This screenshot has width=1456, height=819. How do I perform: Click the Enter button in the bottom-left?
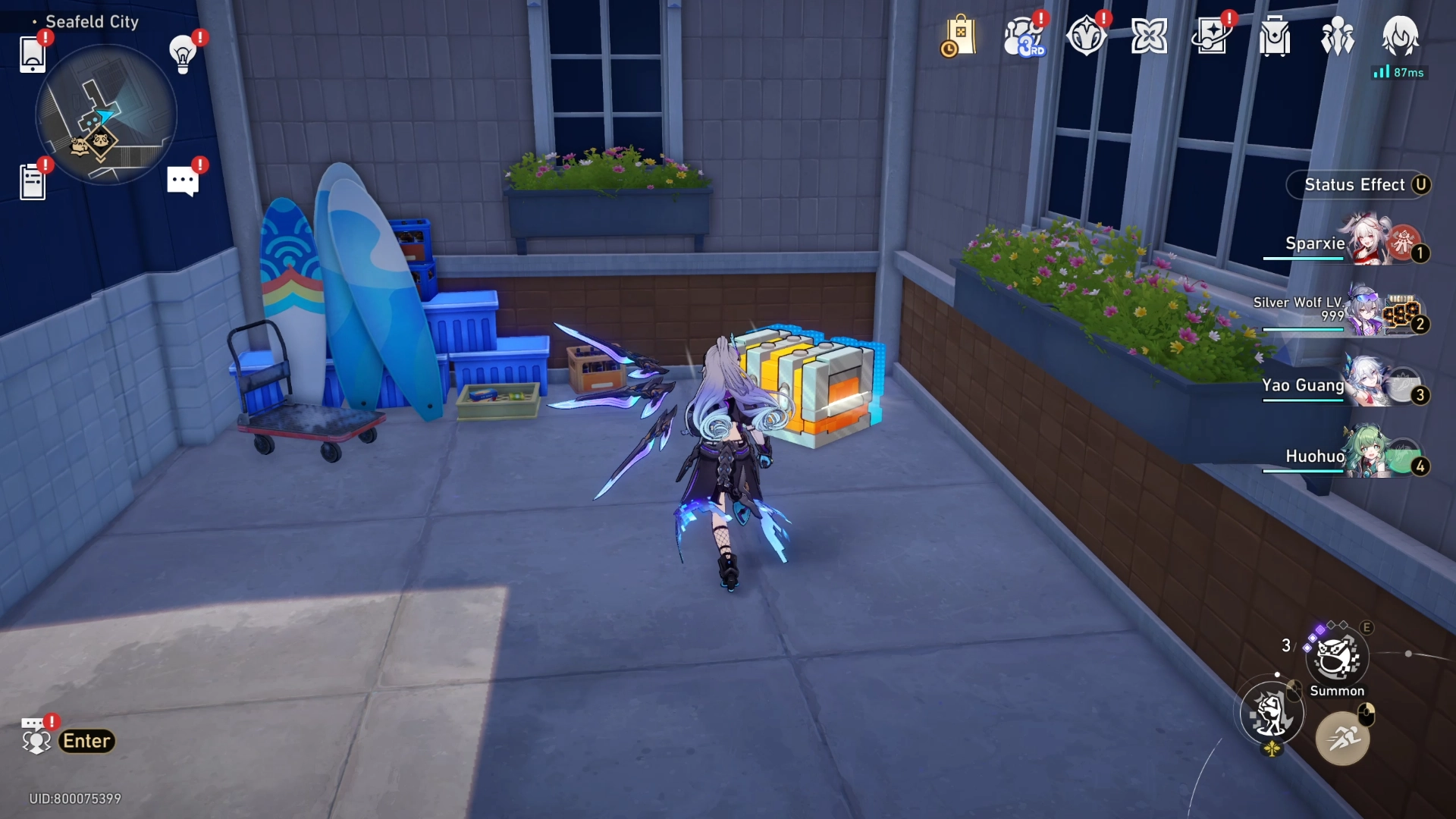(86, 741)
